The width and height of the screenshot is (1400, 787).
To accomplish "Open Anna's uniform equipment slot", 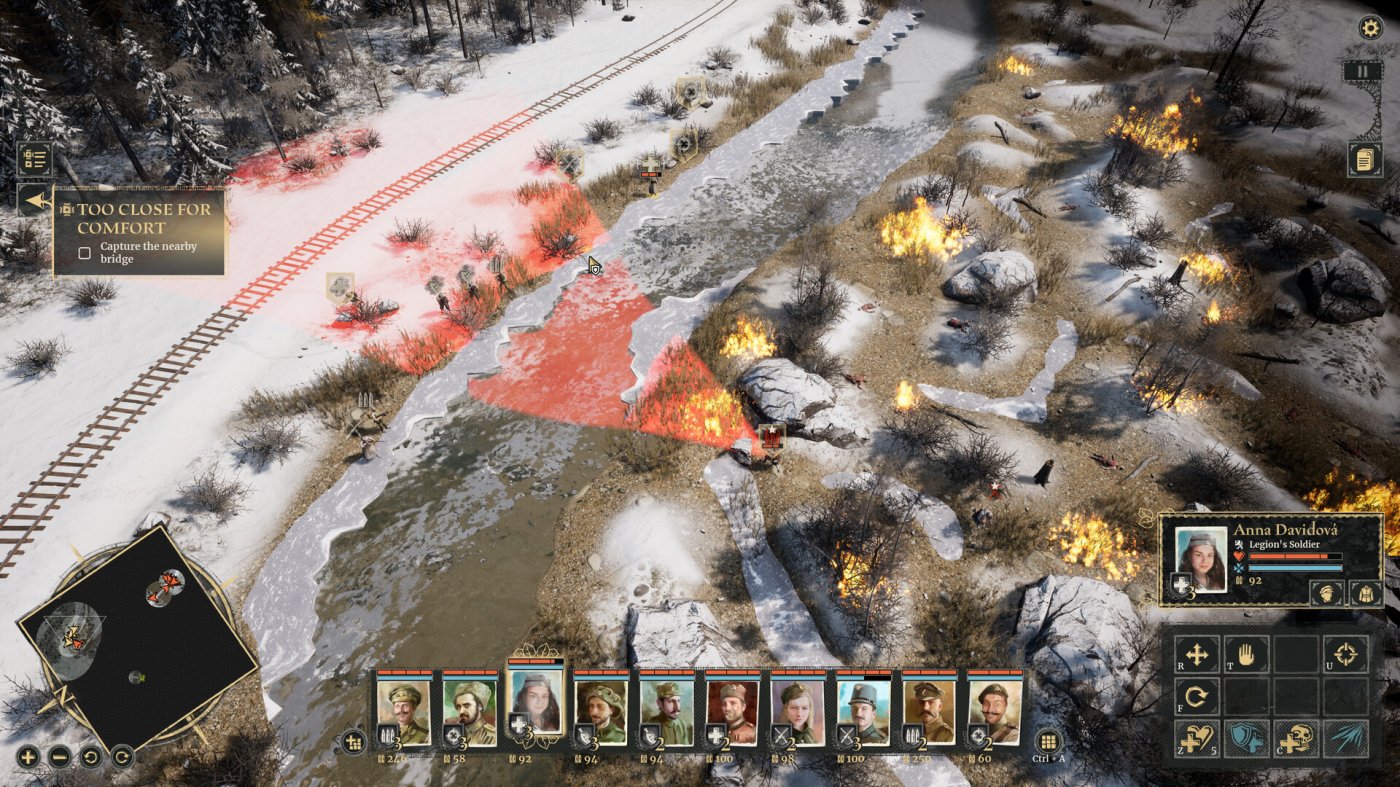I will click(1366, 593).
